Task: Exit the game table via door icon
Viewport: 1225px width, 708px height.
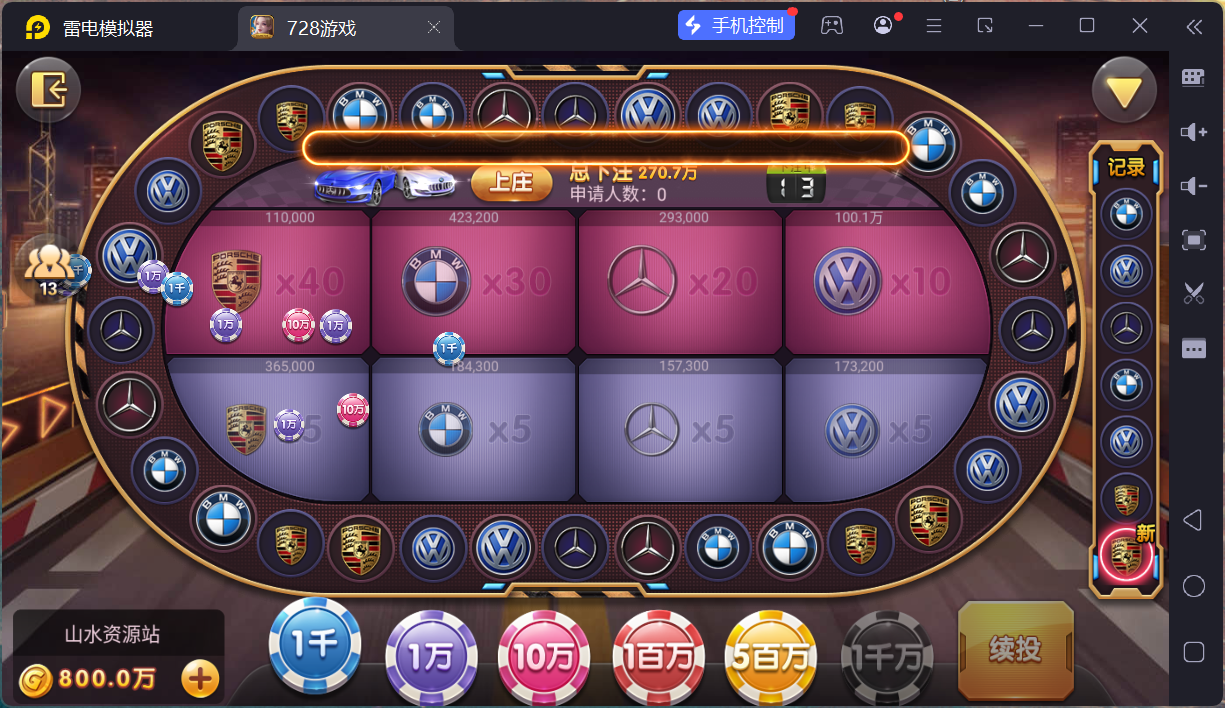Action: coord(48,91)
